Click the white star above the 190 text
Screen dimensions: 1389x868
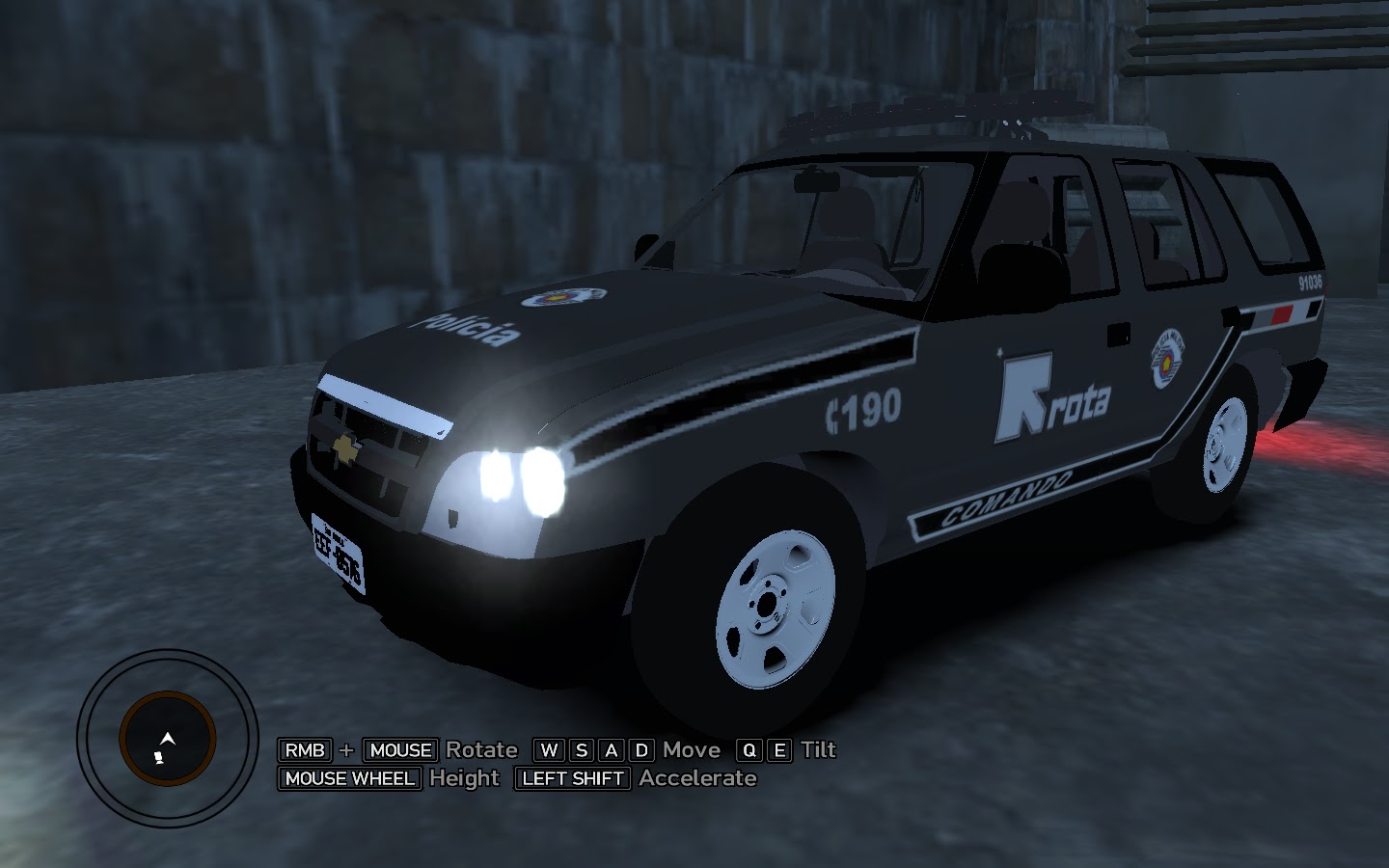998,354
